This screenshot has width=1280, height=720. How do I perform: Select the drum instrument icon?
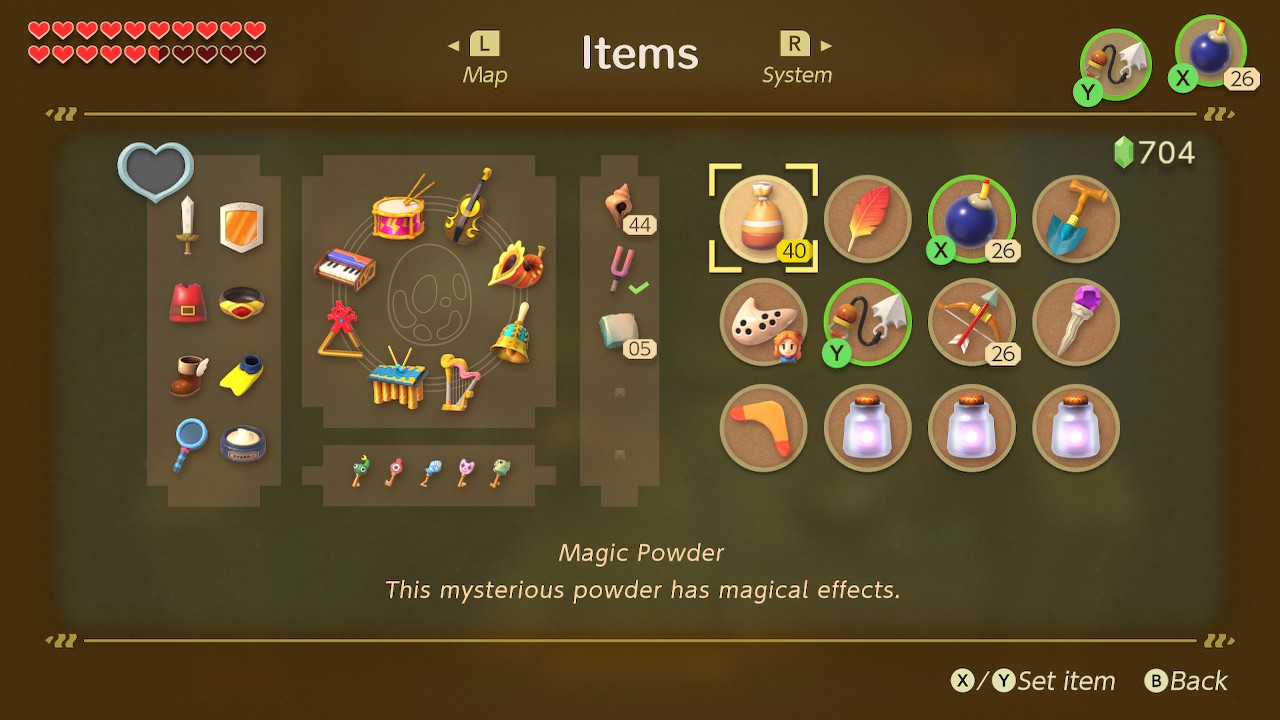click(x=401, y=211)
